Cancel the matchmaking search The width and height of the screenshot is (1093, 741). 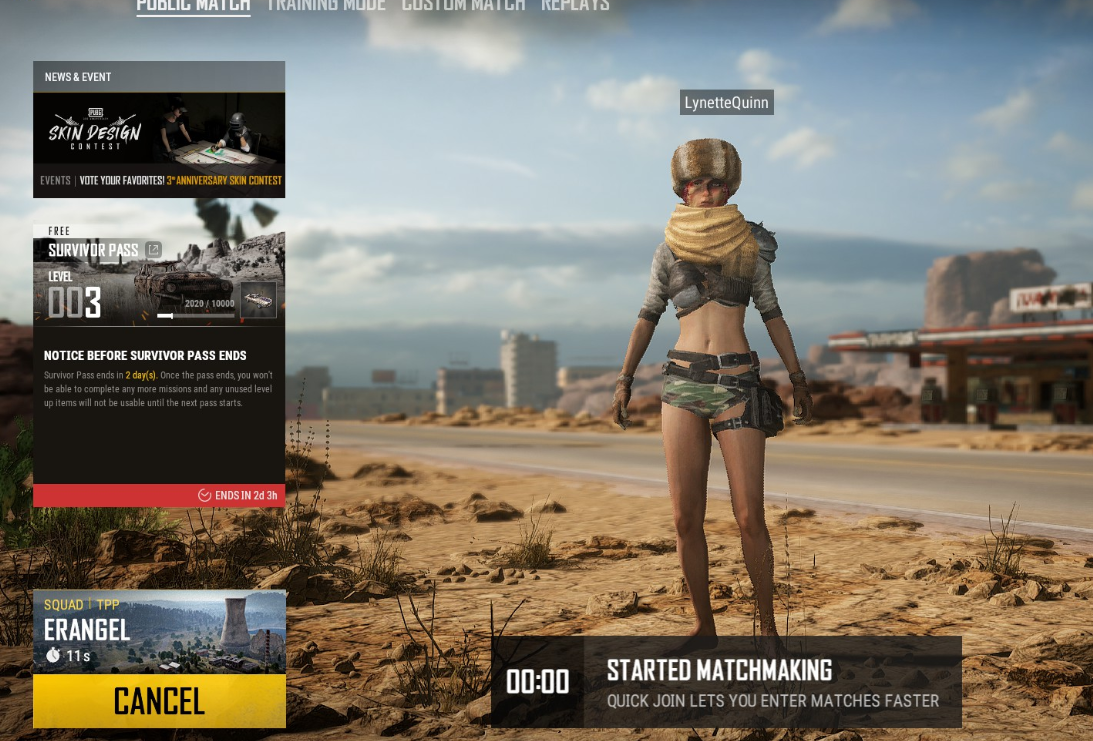pos(159,701)
